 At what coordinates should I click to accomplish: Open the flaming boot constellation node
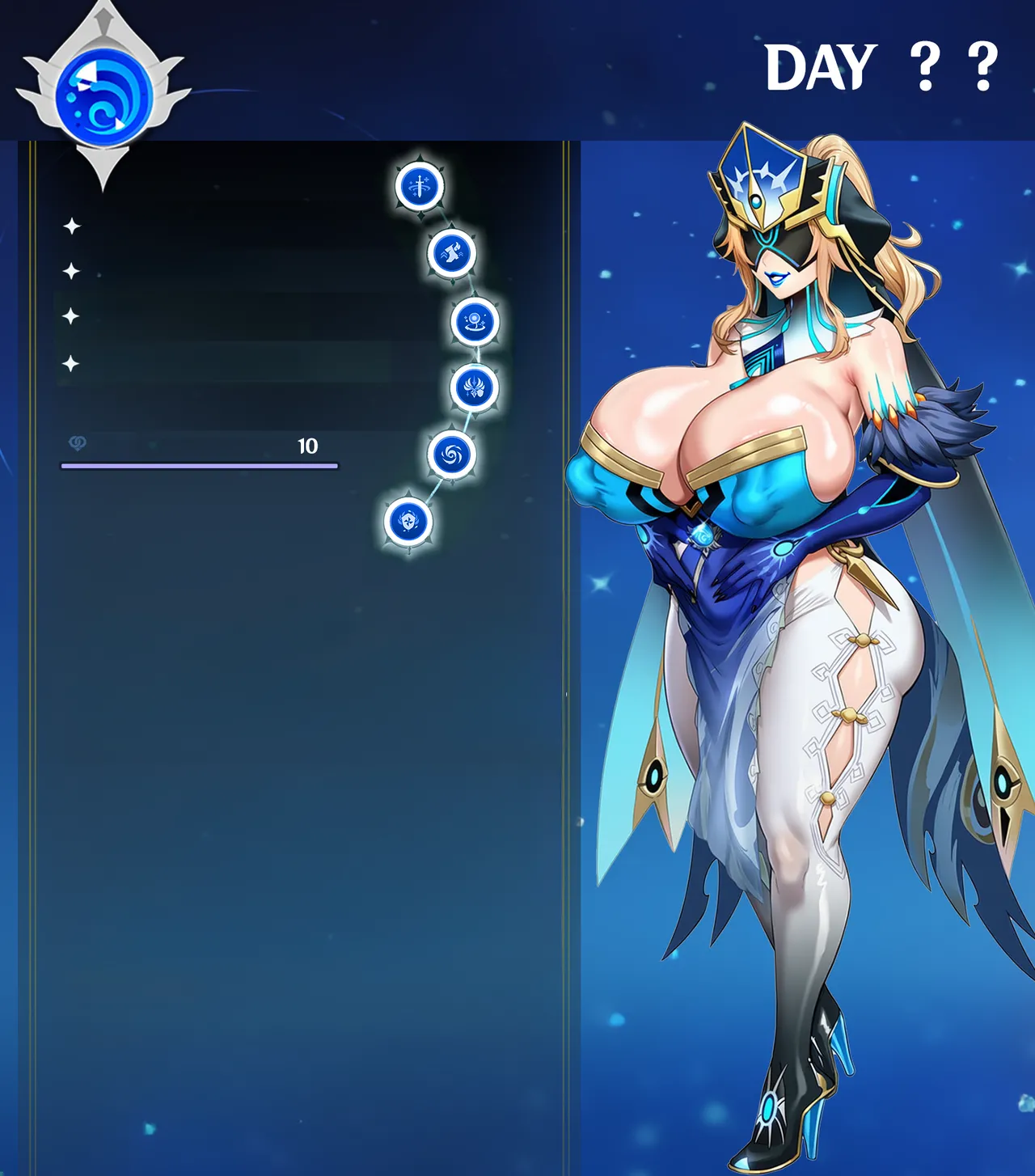[451, 253]
